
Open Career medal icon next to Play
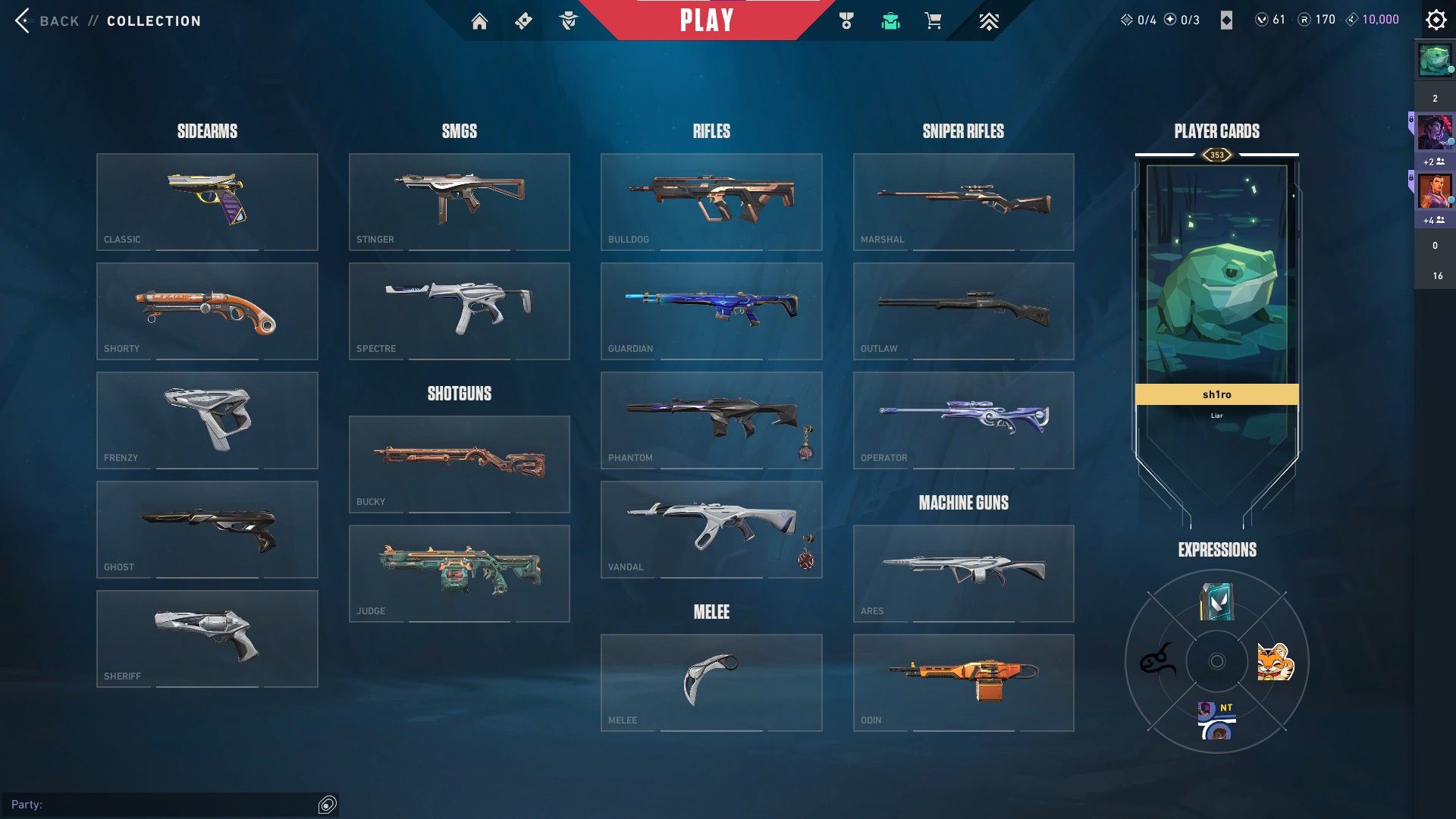pos(848,21)
